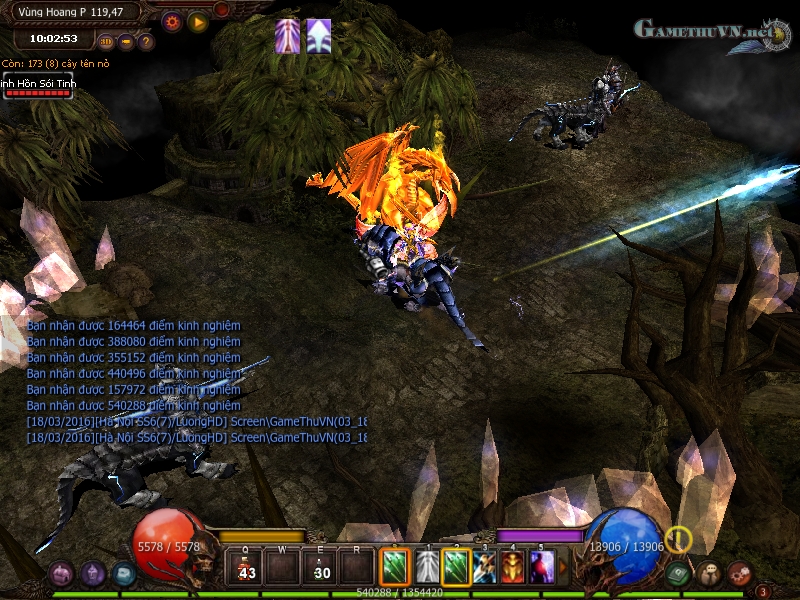Activate the blue archer skill in slot 3
The height and width of the screenshot is (600, 800).
(x=485, y=568)
